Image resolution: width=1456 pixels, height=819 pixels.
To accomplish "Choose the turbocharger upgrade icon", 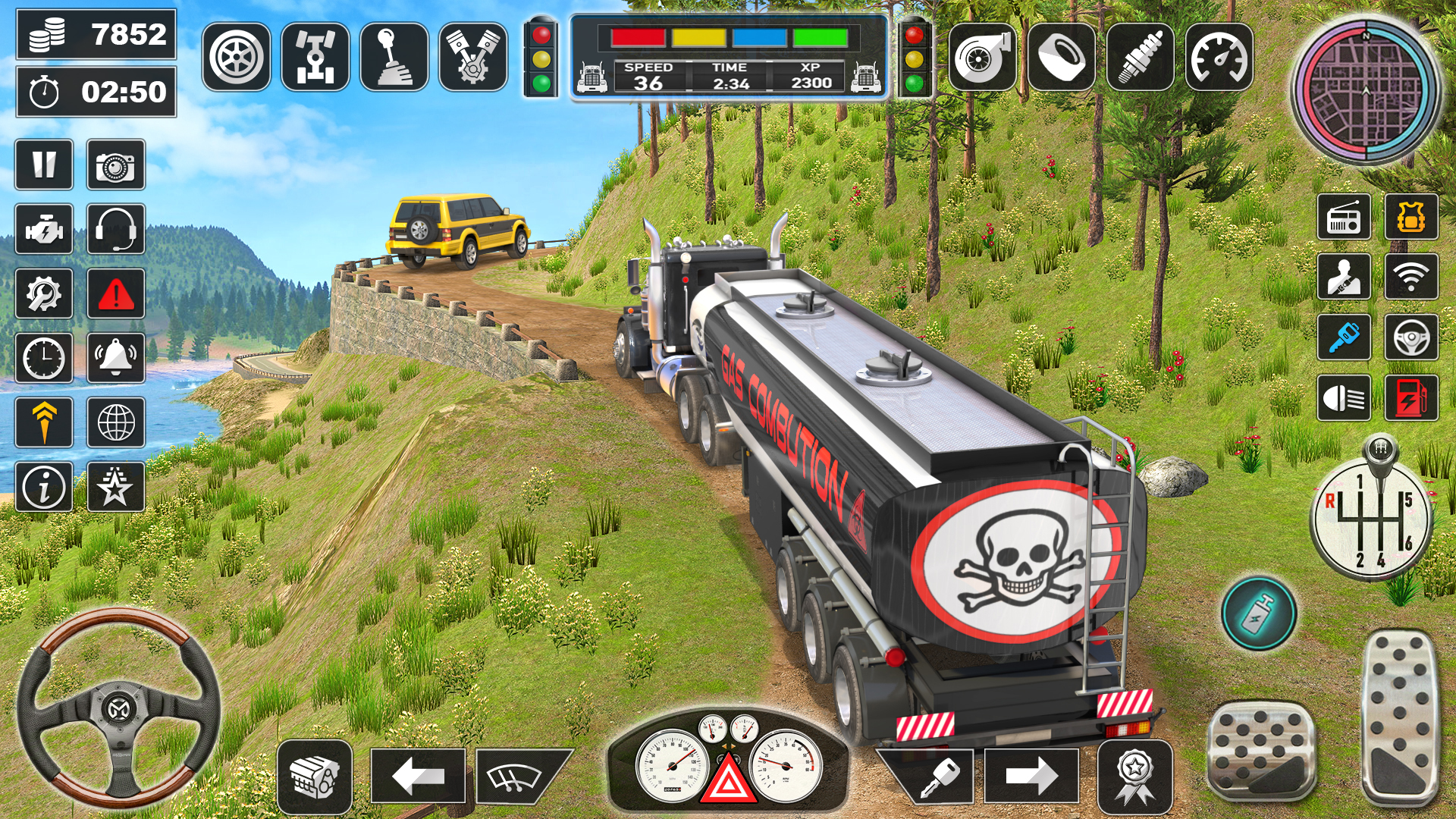I will point(982,57).
